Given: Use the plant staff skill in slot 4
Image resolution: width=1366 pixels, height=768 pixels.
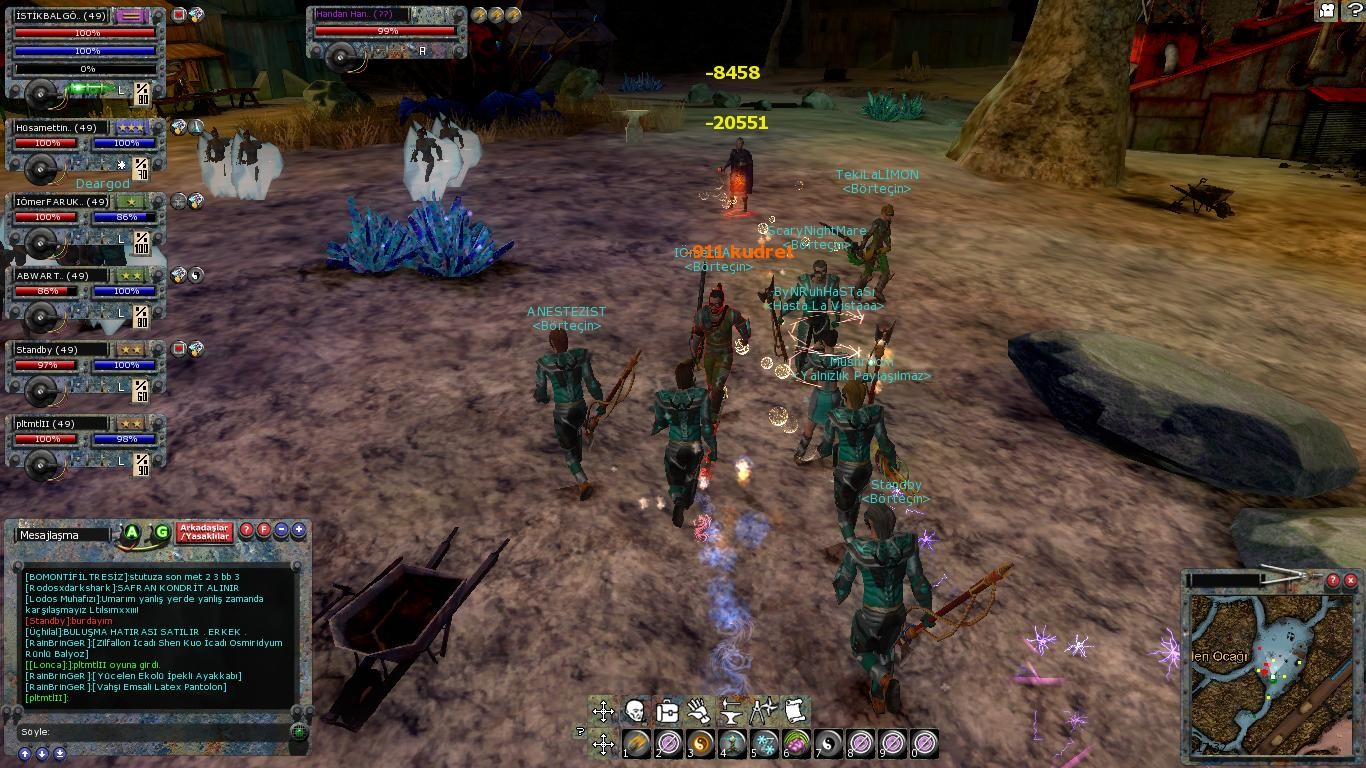Looking at the screenshot, I should pyautogui.click(x=732, y=743).
